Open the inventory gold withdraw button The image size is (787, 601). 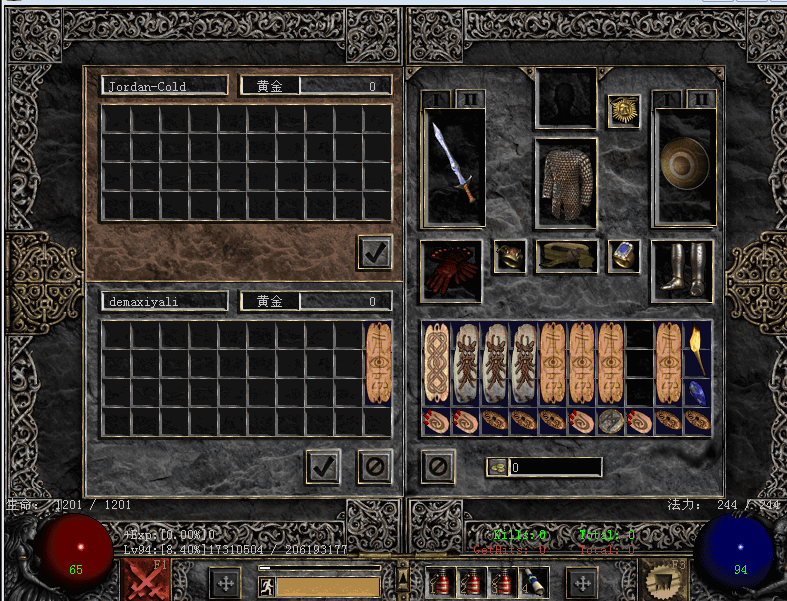pyautogui.click(x=497, y=467)
